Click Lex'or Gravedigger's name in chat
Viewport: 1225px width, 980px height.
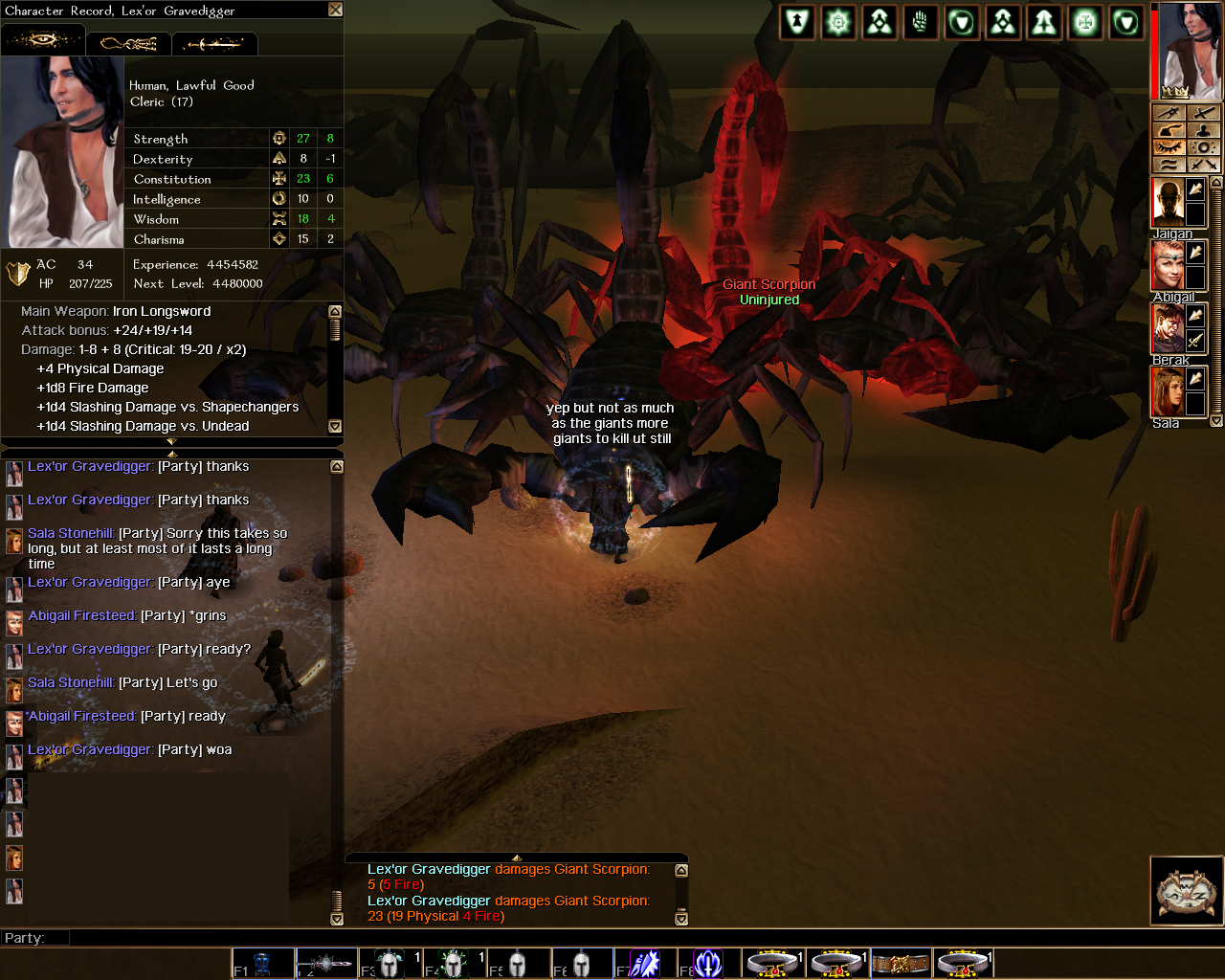tap(89, 466)
